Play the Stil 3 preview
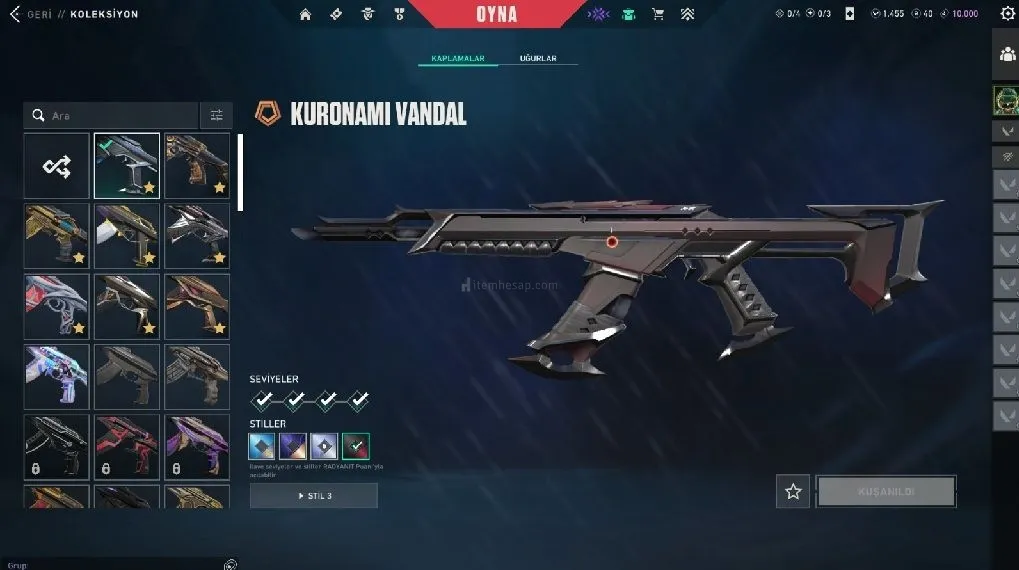Viewport: 1019px width, 570px height. pyautogui.click(x=314, y=496)
